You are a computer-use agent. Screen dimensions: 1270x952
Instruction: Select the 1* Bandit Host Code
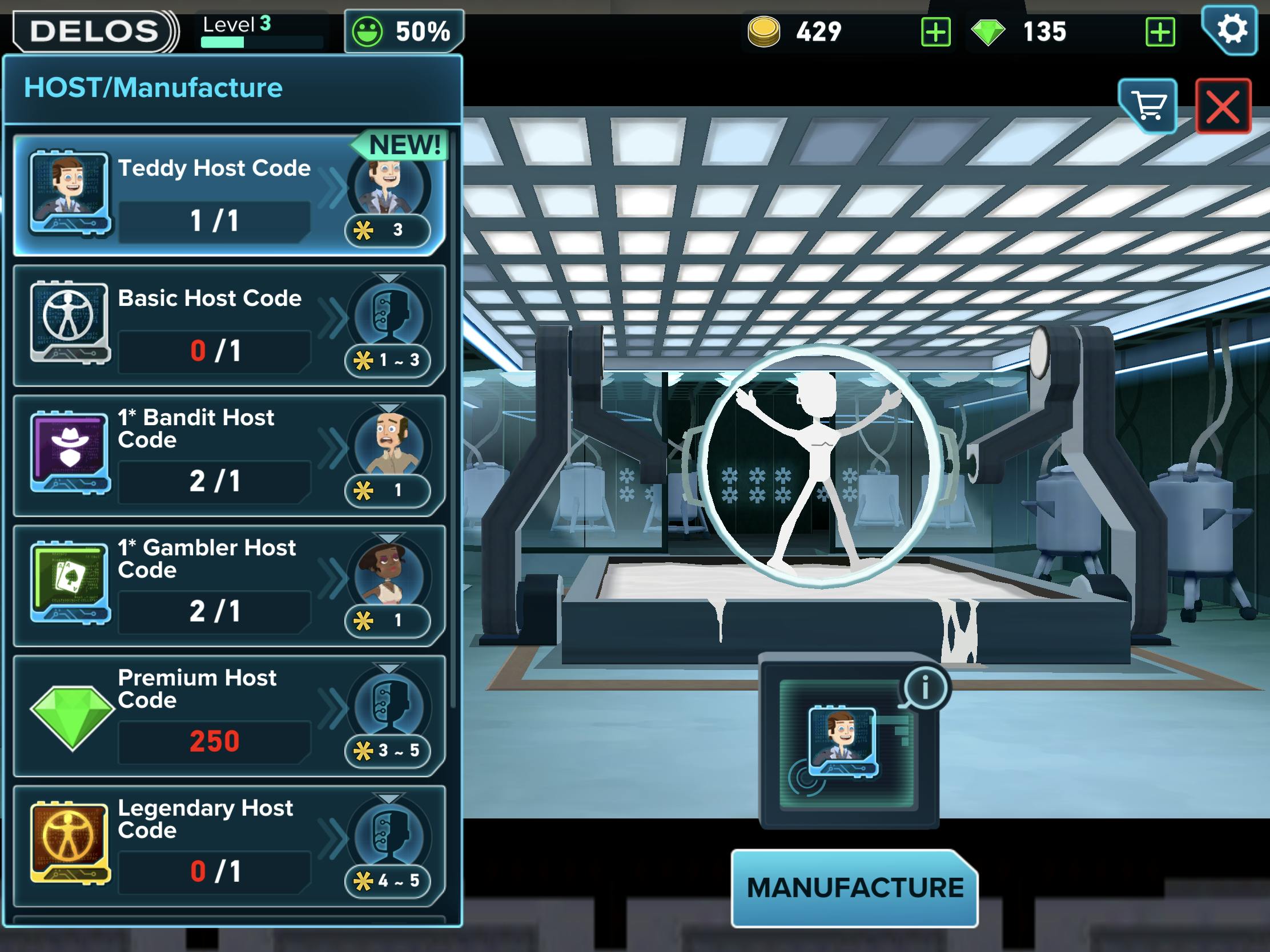tap(228, 455)
